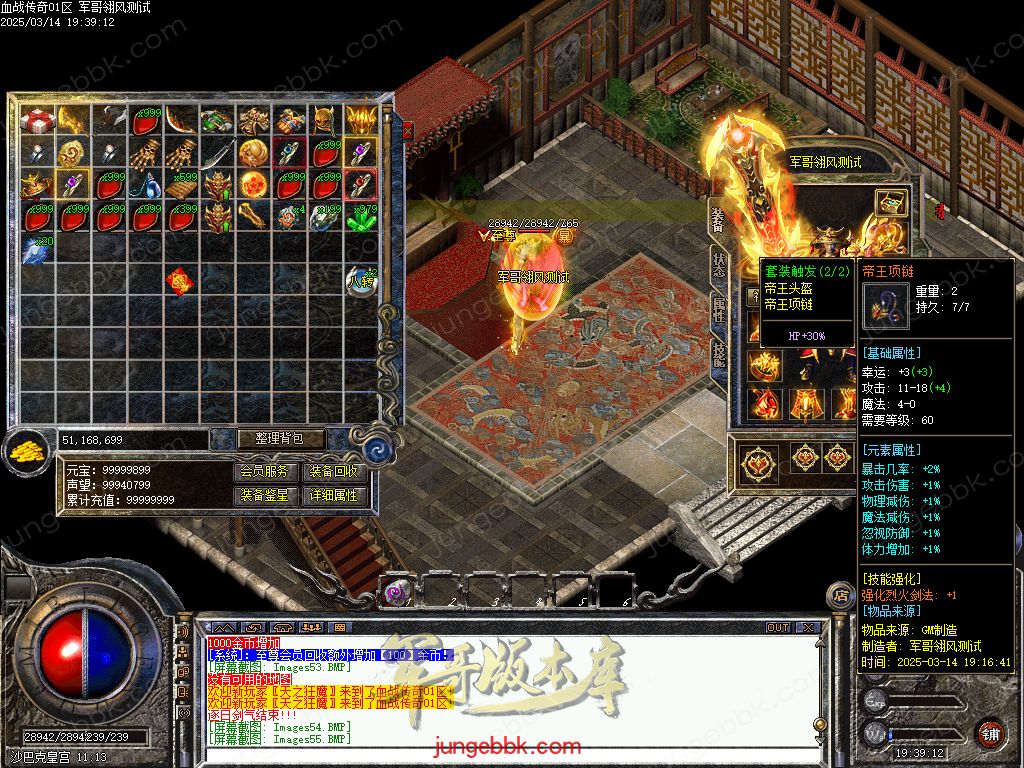1024x768 pixels.
Task: Click the red 铺 stall button
Action: 990,733
